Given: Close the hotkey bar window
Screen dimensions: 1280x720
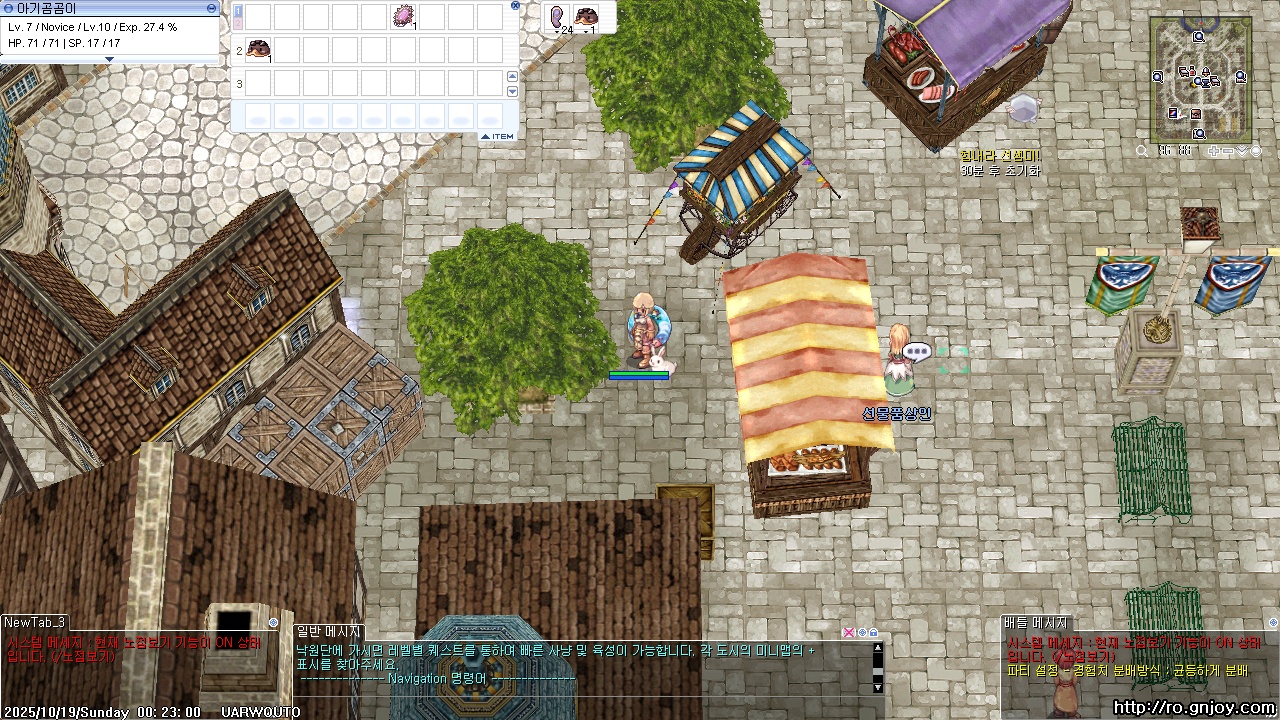Looking at the screenshot, I should point(515,5).
